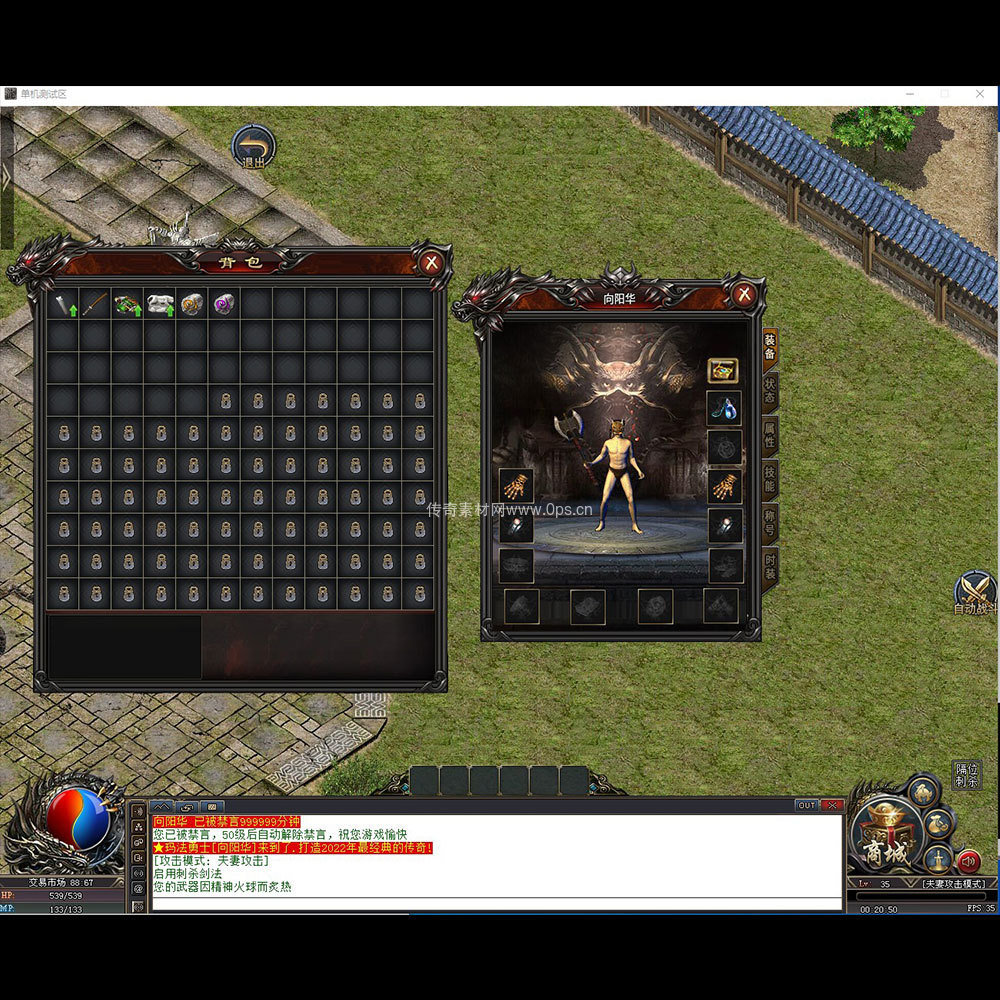Viewport: 1000px width, 1000px height.
Task: Click the OUT button on chat panel
Action: [x=806, y=805]
